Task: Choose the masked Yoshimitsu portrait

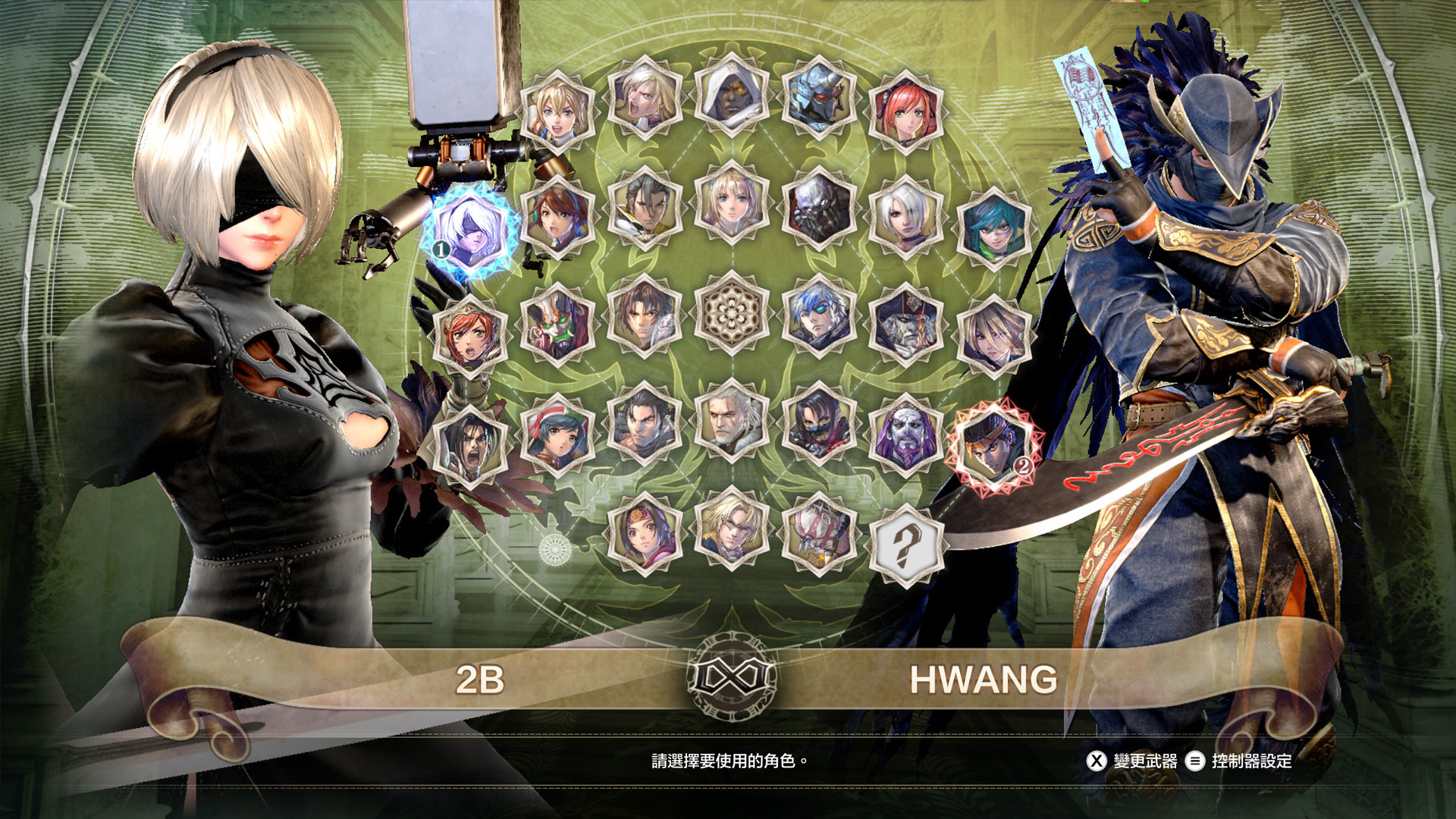Action: pyautogui.click(x=557, y=325)
